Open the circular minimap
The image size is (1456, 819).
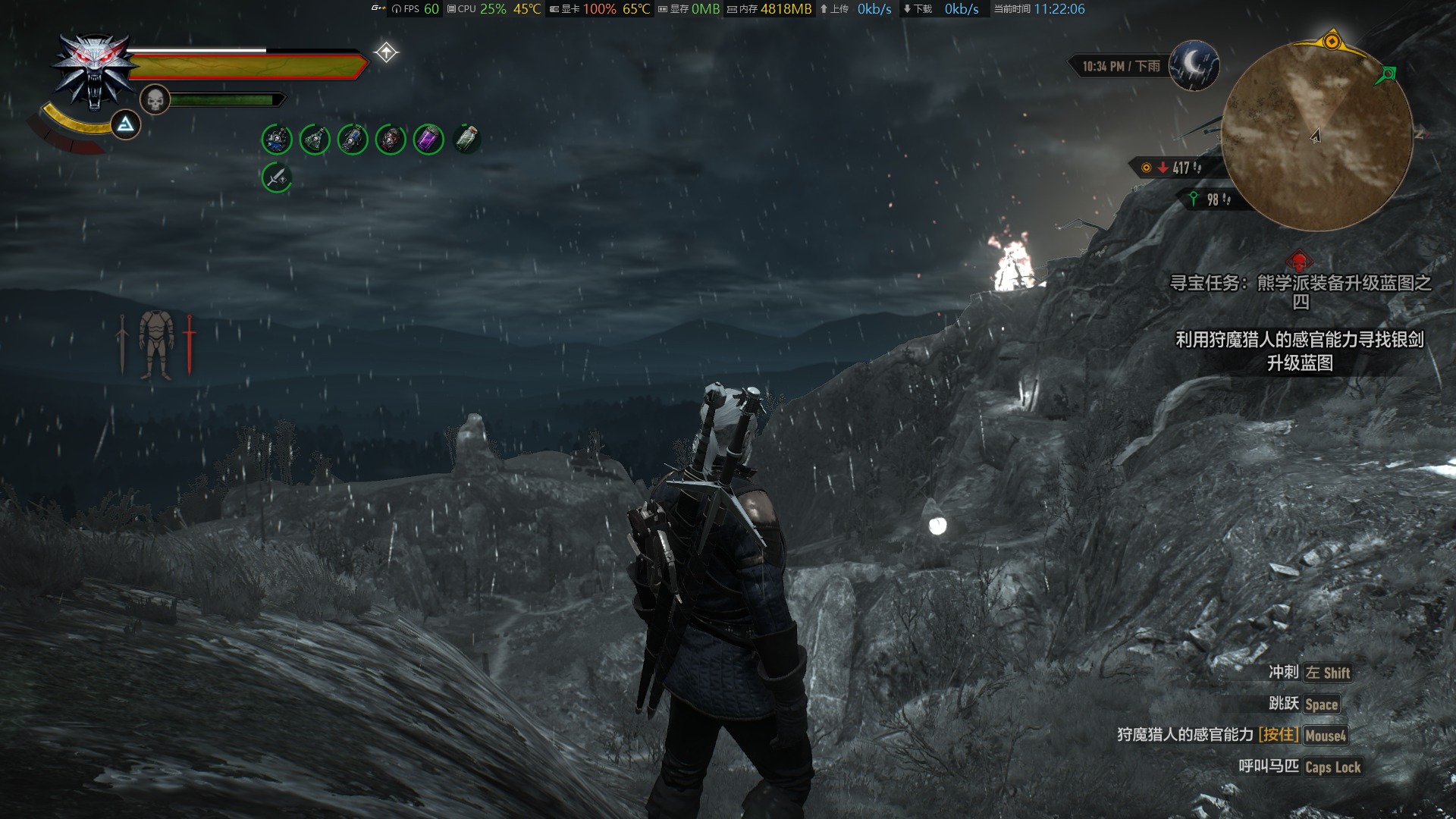coord(1316,136)
